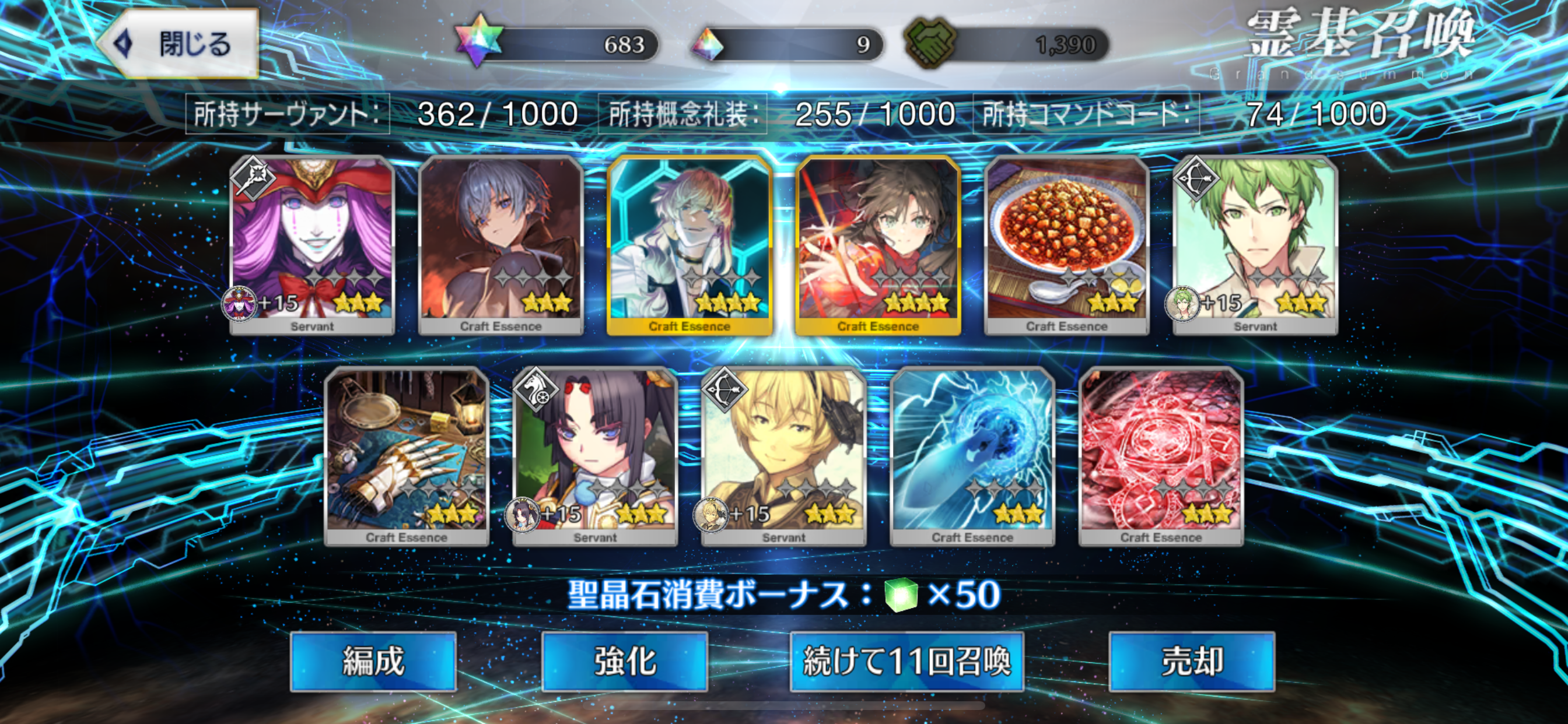1568x724 pixels.
Task: Open the red magic circle Craft Essence card
Action: (x=1161, y=456)
